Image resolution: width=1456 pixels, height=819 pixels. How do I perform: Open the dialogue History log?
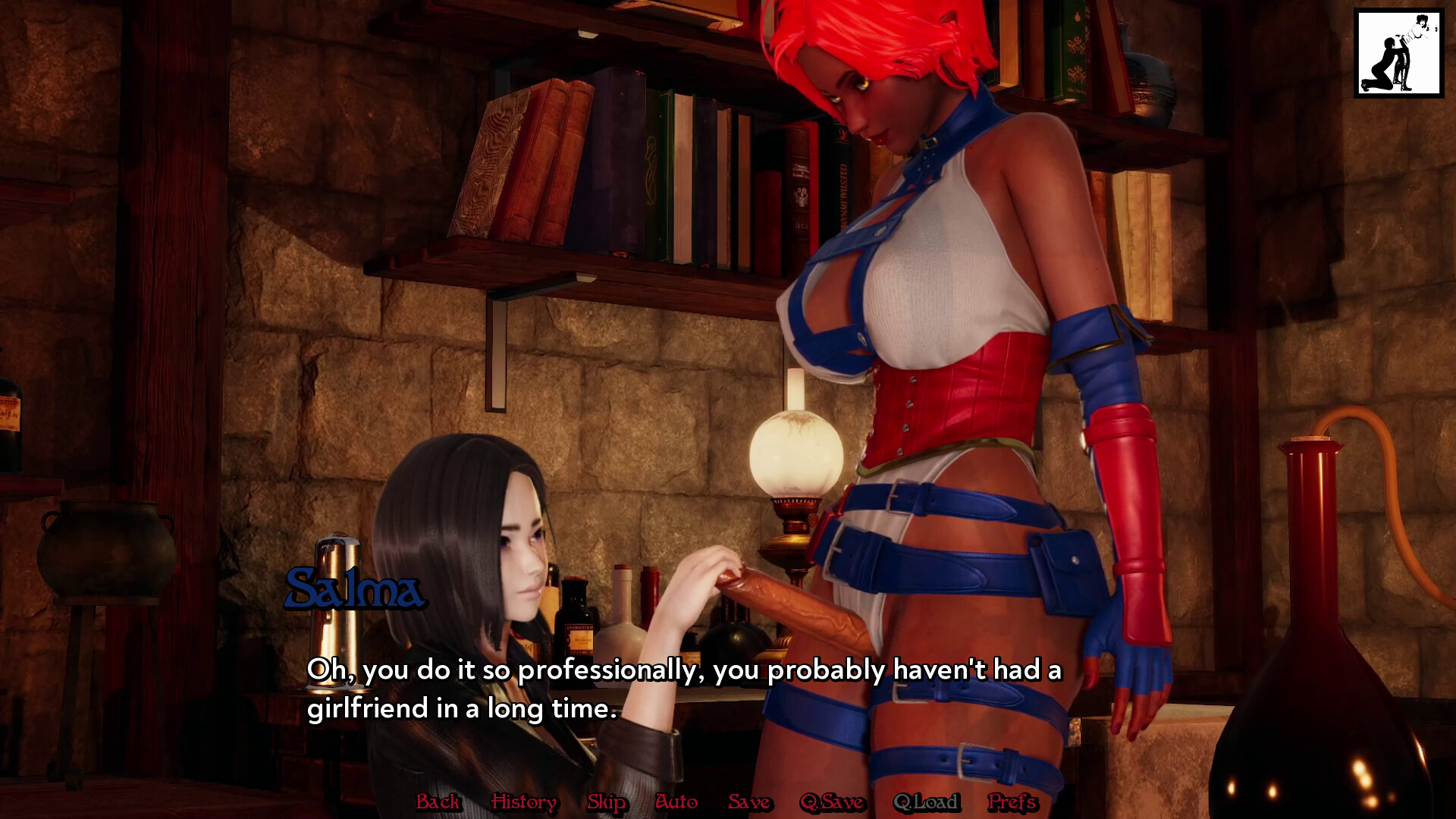[x=523, y=802]
